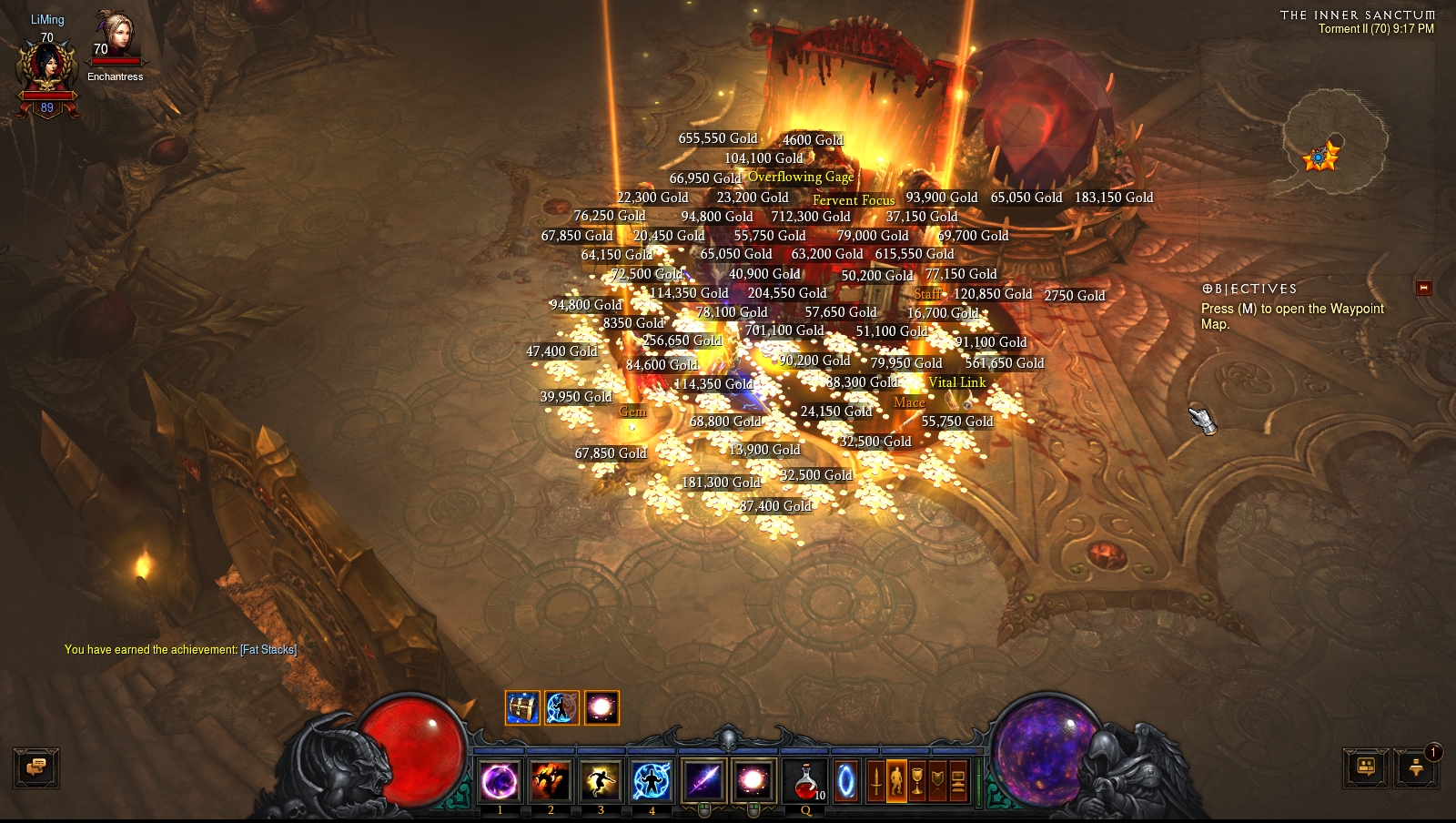Viewport: 1456px width, 823px height.
Task: Open the blue town portal
Action: click(846, 781)
